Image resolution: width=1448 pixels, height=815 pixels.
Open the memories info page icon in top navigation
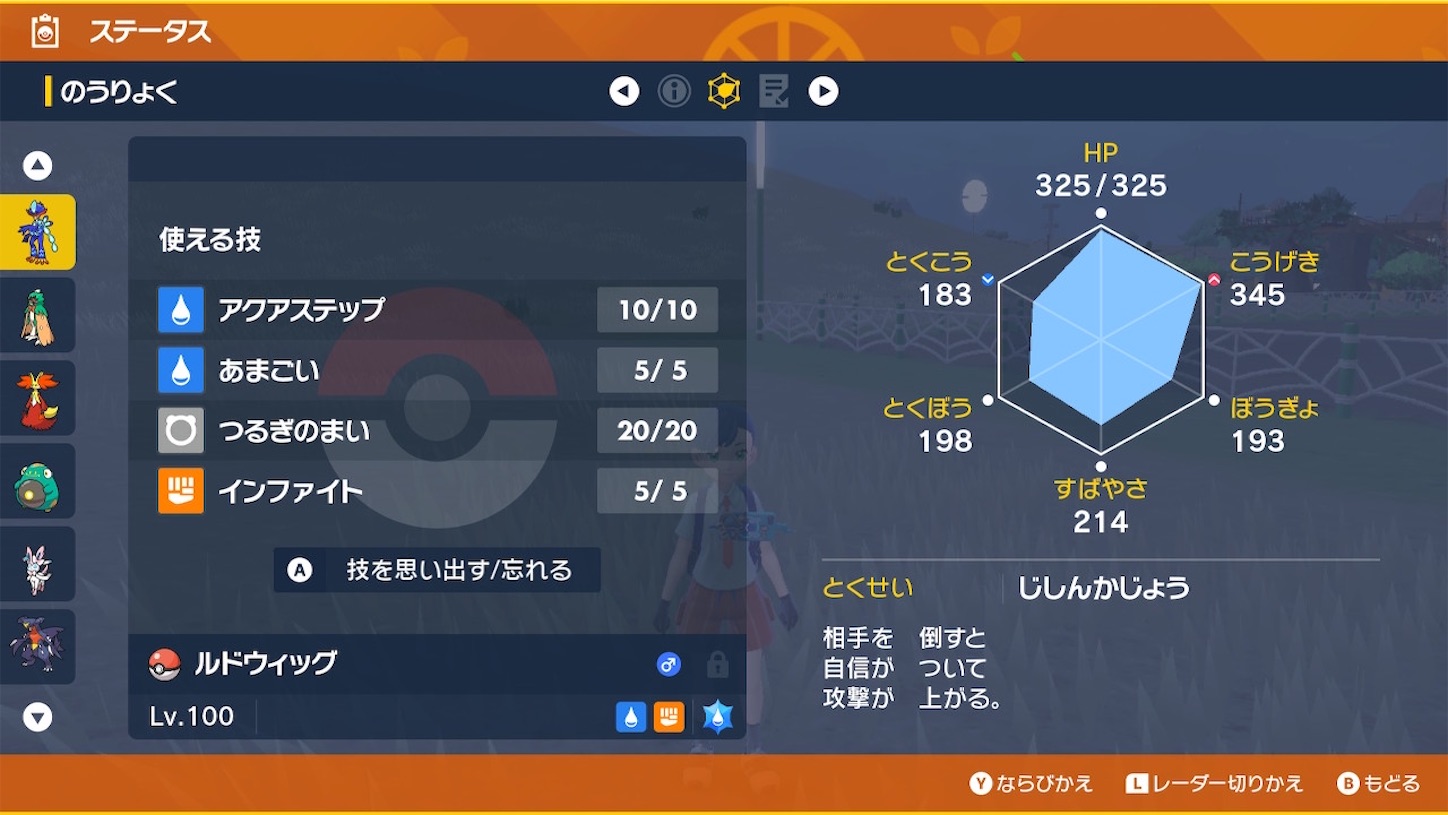(673, 90)
